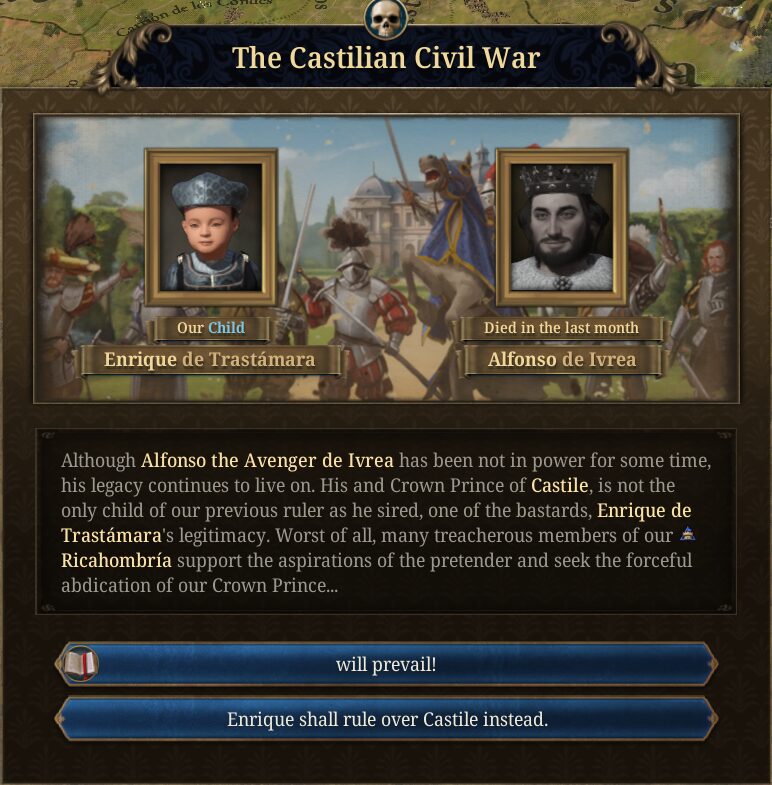This screenshot has width=772, height=785.
Task: Click the Enrique de Trastámara name plate
Action: click(x=210, y=360)
